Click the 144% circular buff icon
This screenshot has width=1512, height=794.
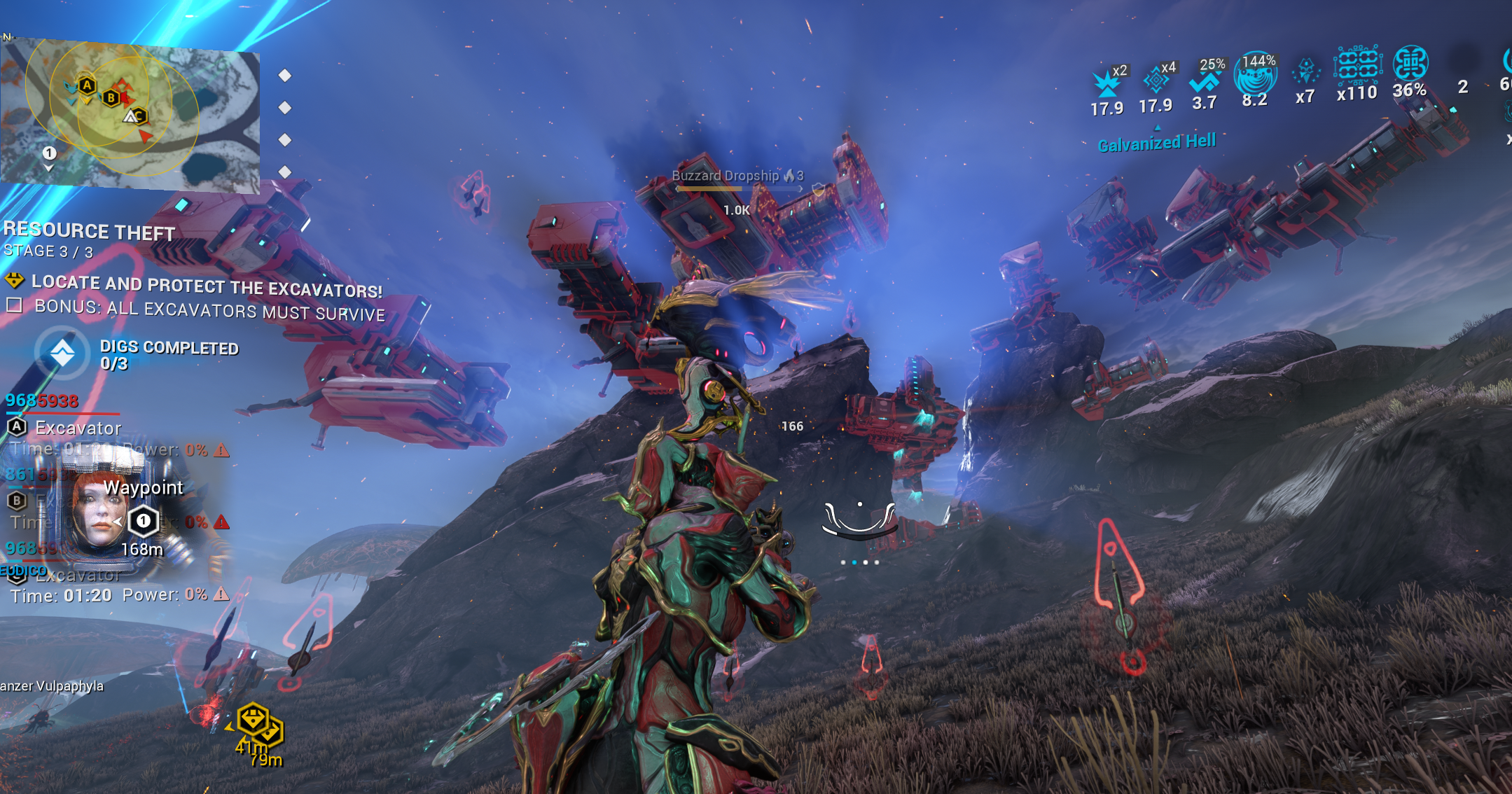click(x=1256, y=76)
